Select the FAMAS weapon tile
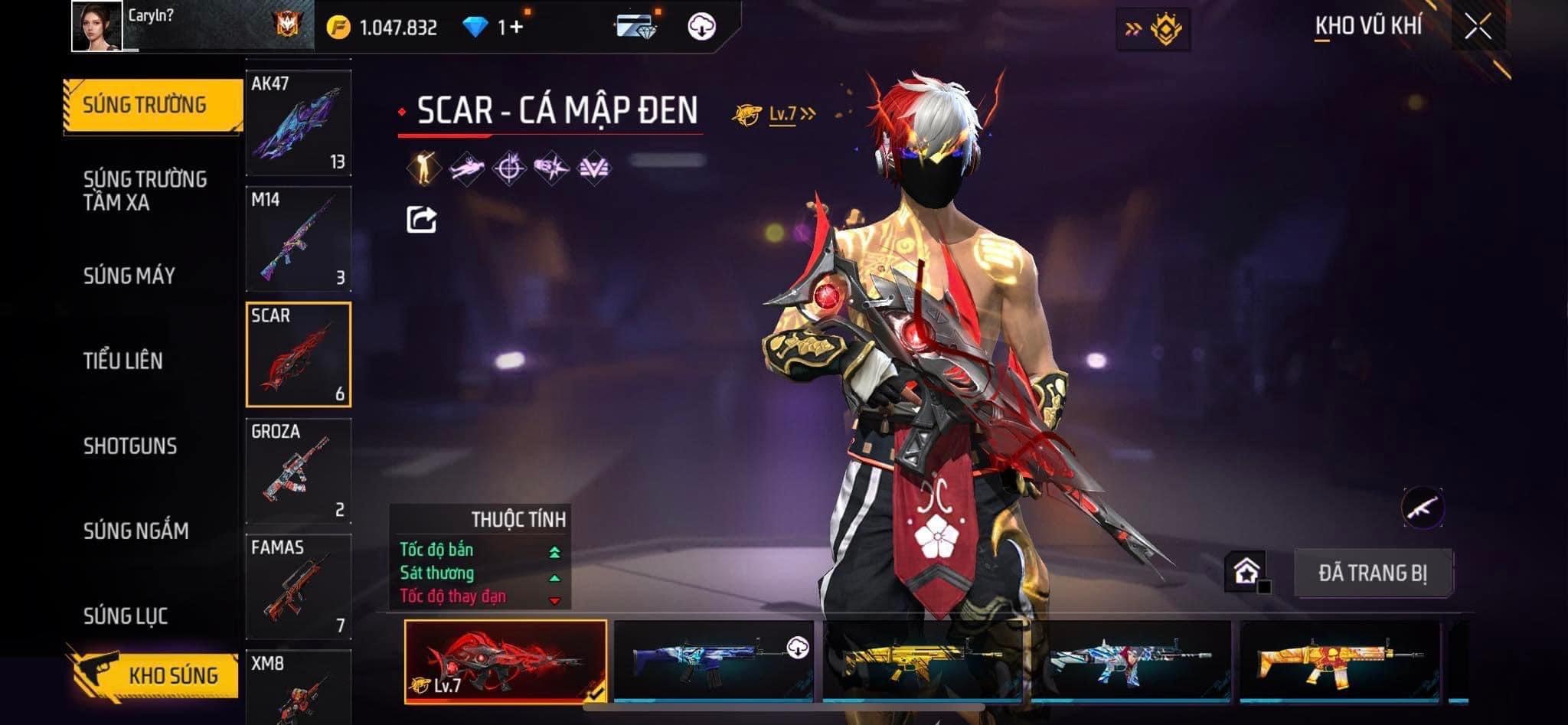 point(299,586)
